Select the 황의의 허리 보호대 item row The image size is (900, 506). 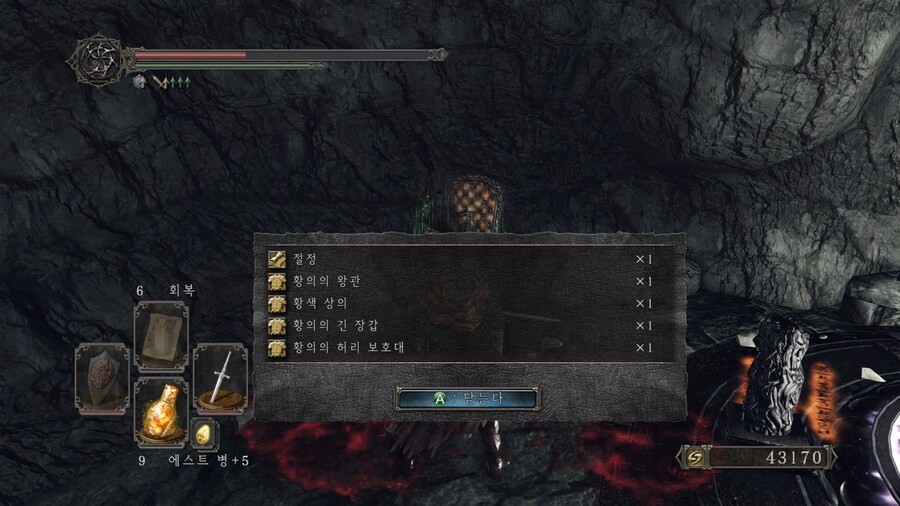click(x=460, y=347)
